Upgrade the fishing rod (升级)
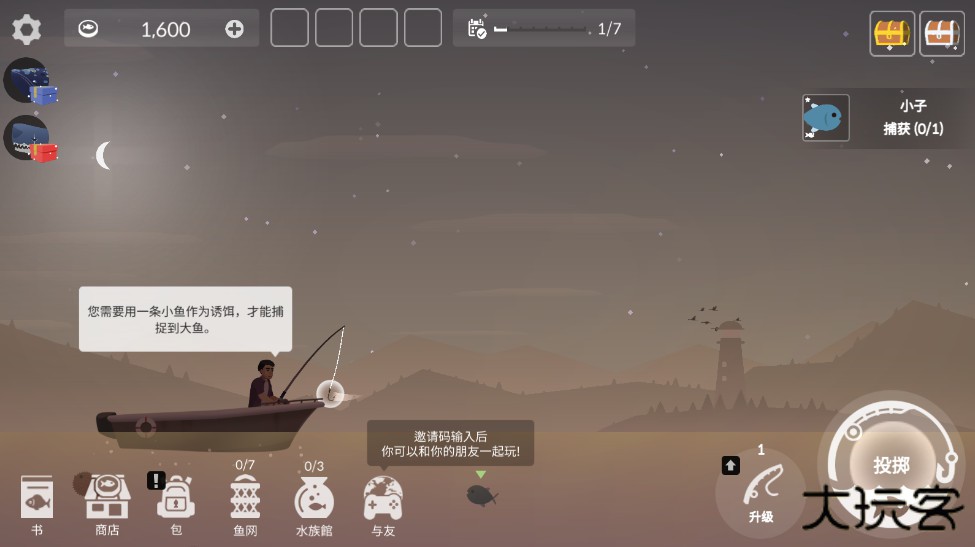Screen dimensions: 975x547 click(761, 490)
